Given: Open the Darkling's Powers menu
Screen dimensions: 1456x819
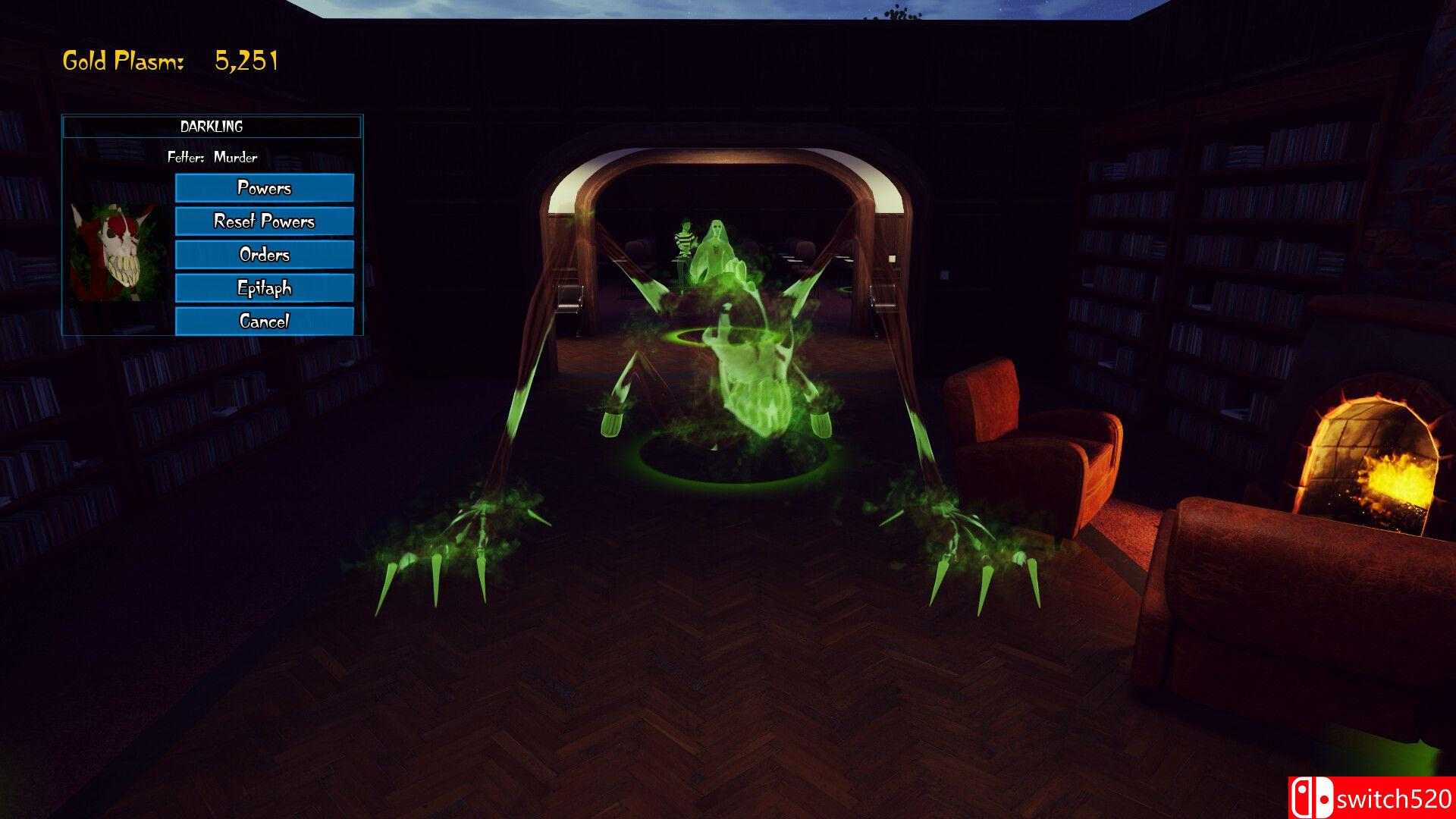Looking at the screenshot, I should (264, 188).
